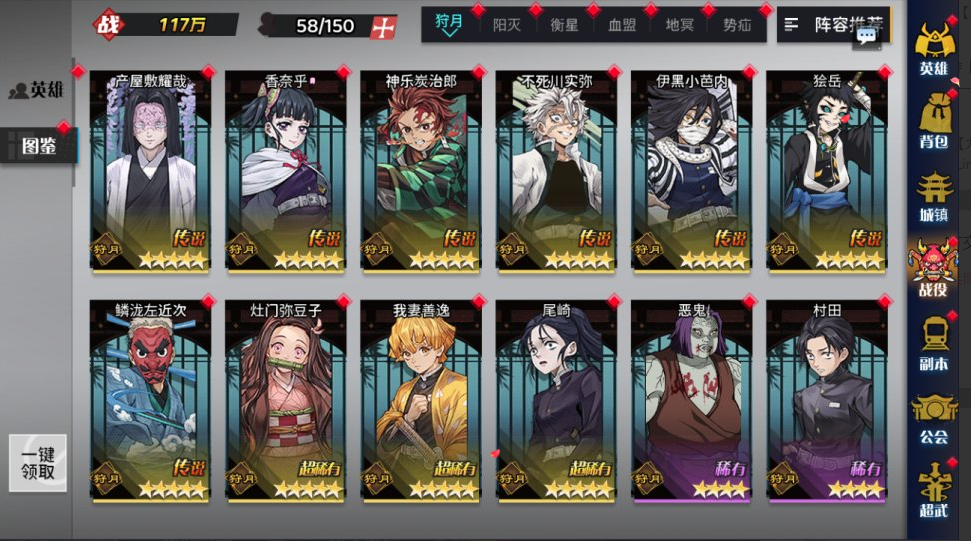
Task: Open the 灶门弥豆子 hero card
Action: pos(285,400)
